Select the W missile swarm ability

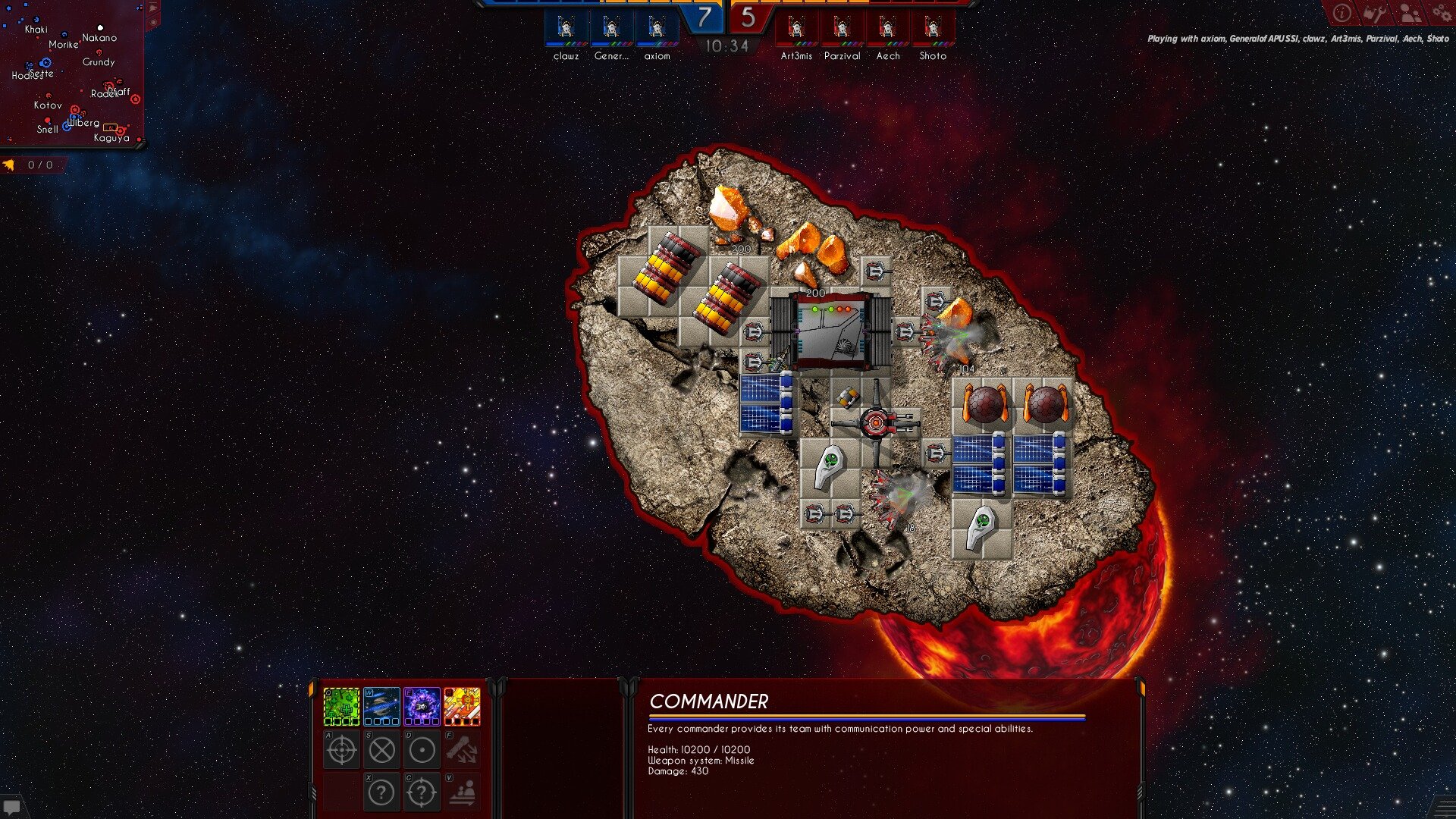[381, 707]
